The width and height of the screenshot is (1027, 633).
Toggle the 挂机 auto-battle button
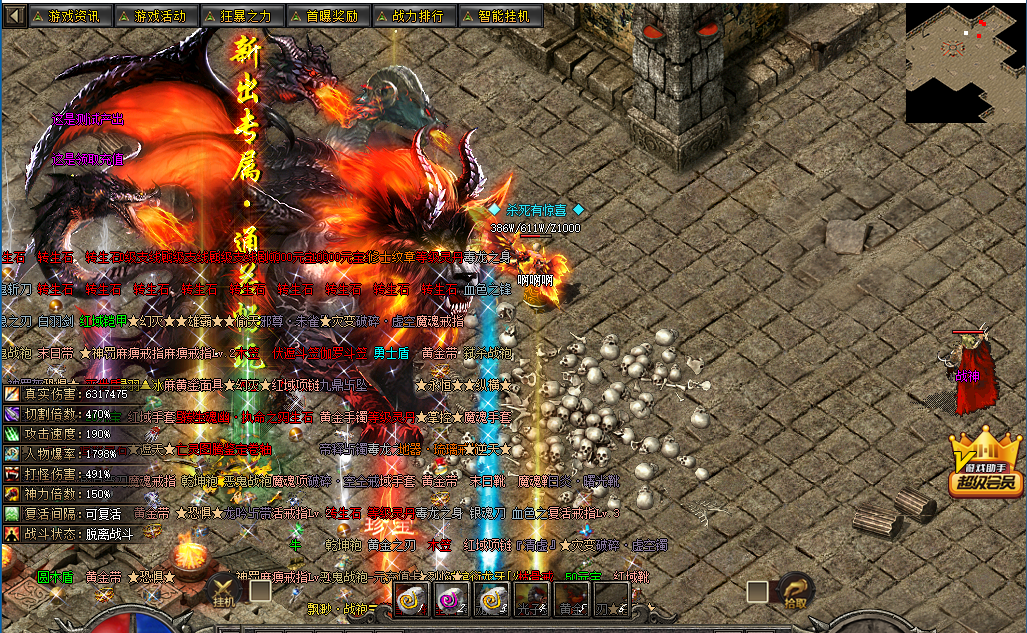[225, 593]
